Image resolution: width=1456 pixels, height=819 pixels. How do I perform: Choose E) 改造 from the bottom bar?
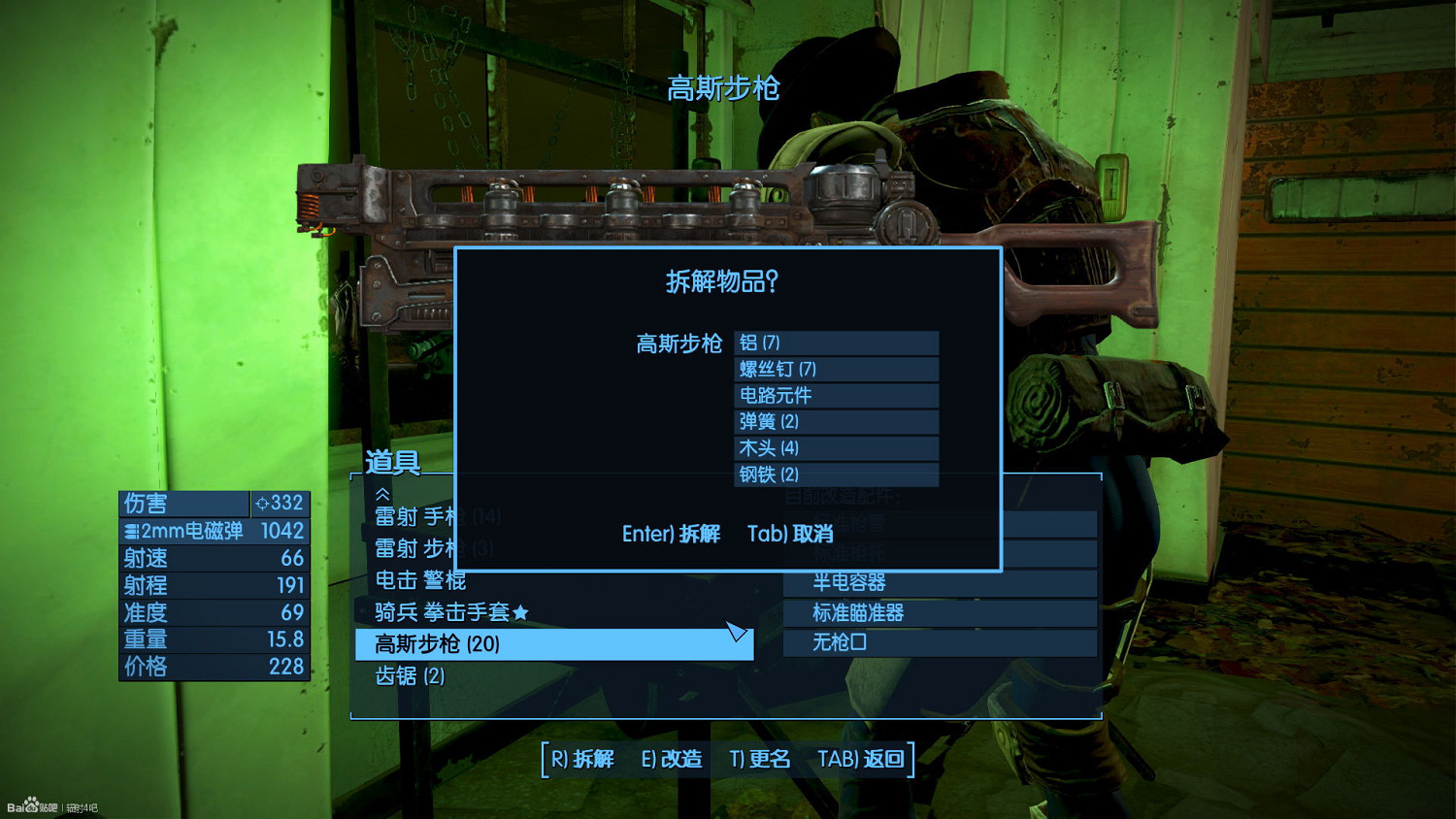671,760
